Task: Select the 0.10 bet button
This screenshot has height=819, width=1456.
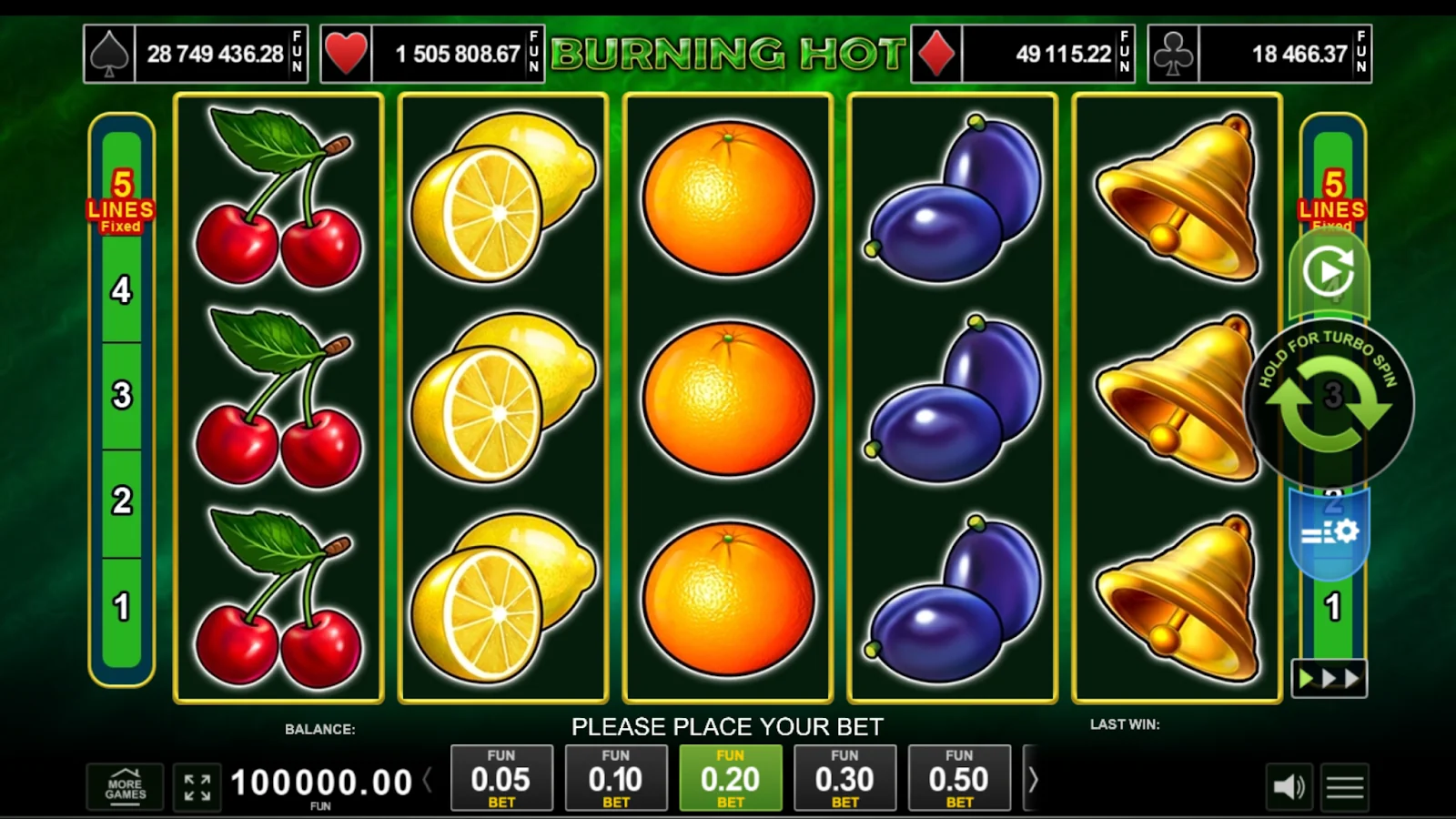Action: [616, 778]
